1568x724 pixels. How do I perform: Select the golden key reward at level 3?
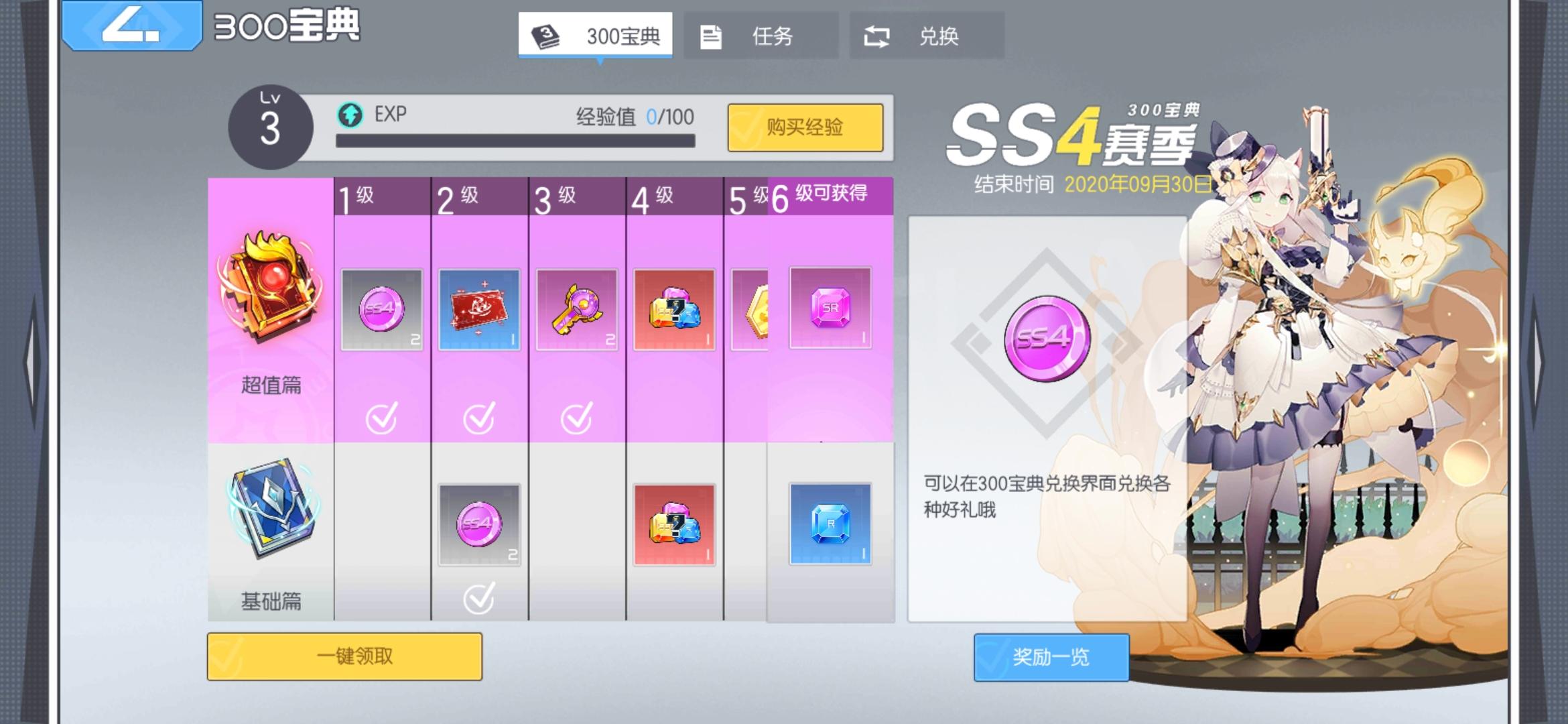pyautogui.click(x=576, y=308)
